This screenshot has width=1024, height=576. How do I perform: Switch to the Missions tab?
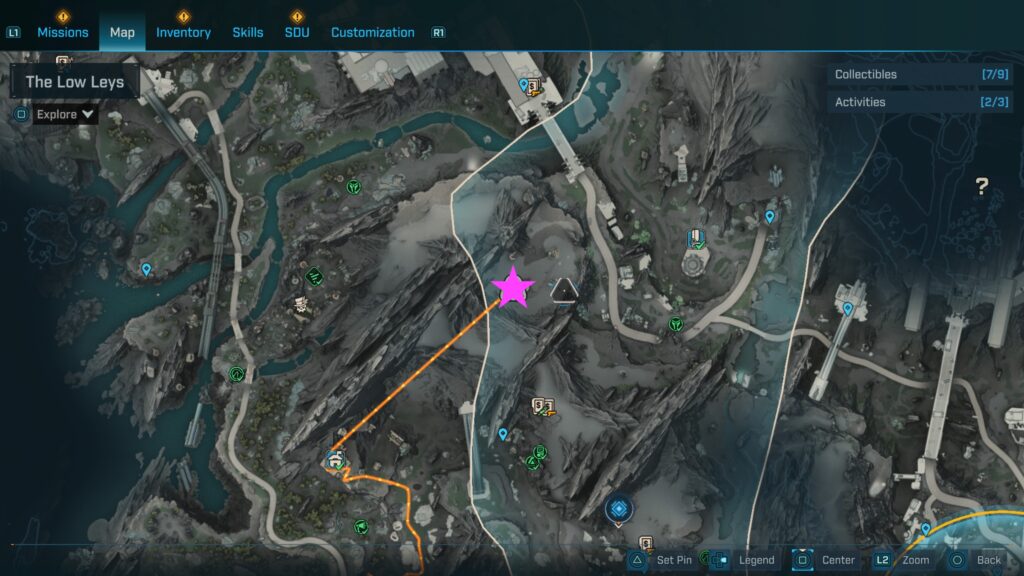[x=62, y=32]
